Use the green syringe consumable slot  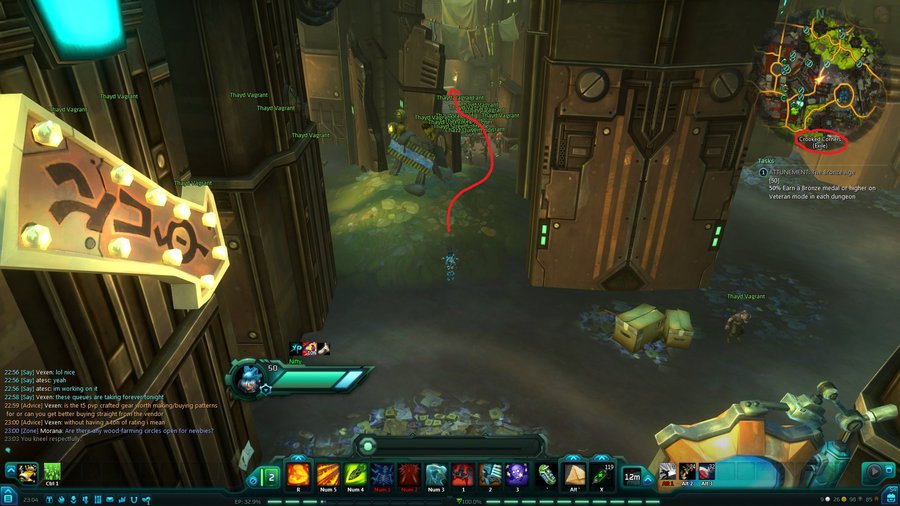click(x=546, y=474)
